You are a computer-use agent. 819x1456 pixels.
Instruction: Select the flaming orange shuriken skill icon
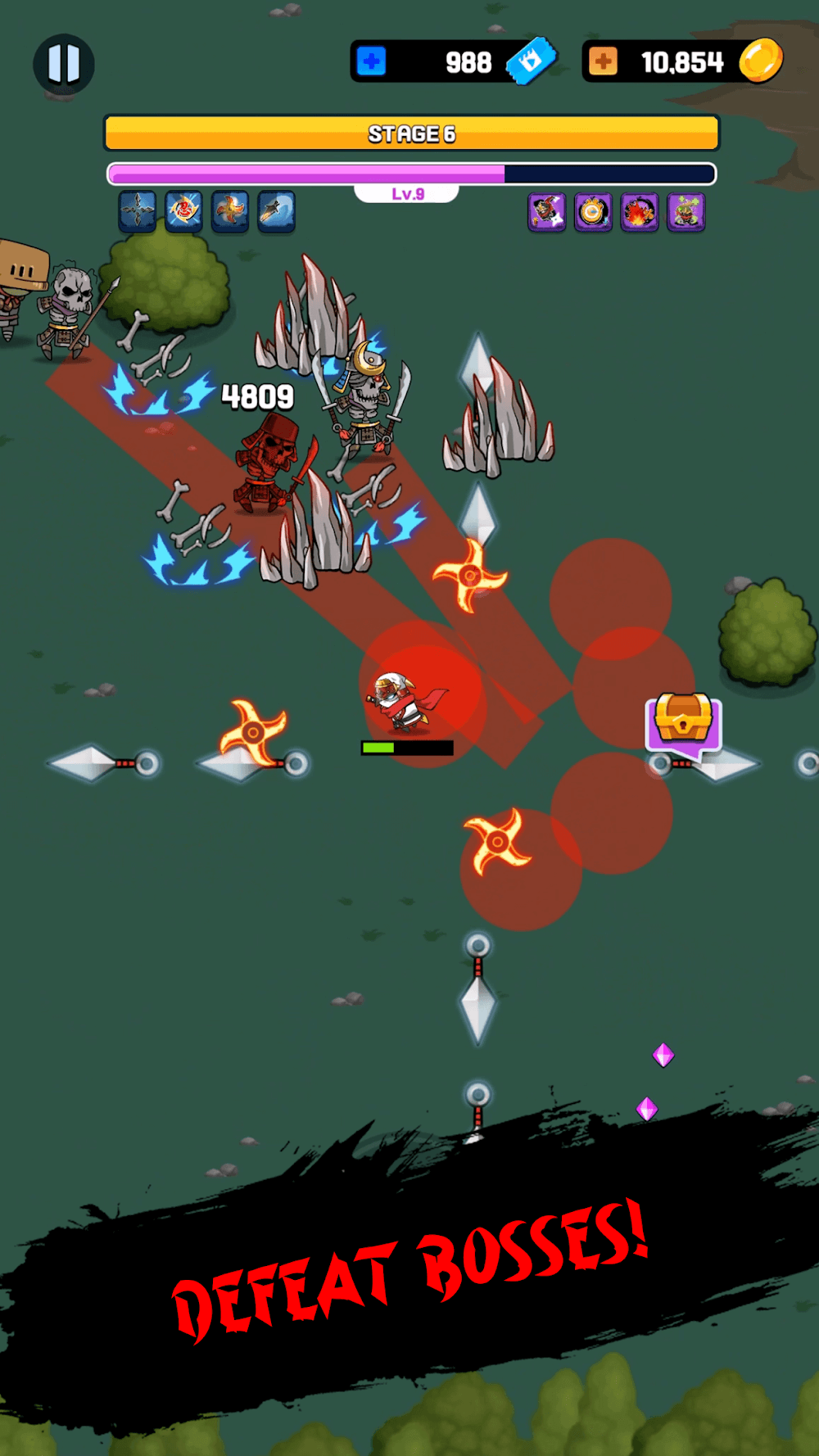tap(230, 212)
